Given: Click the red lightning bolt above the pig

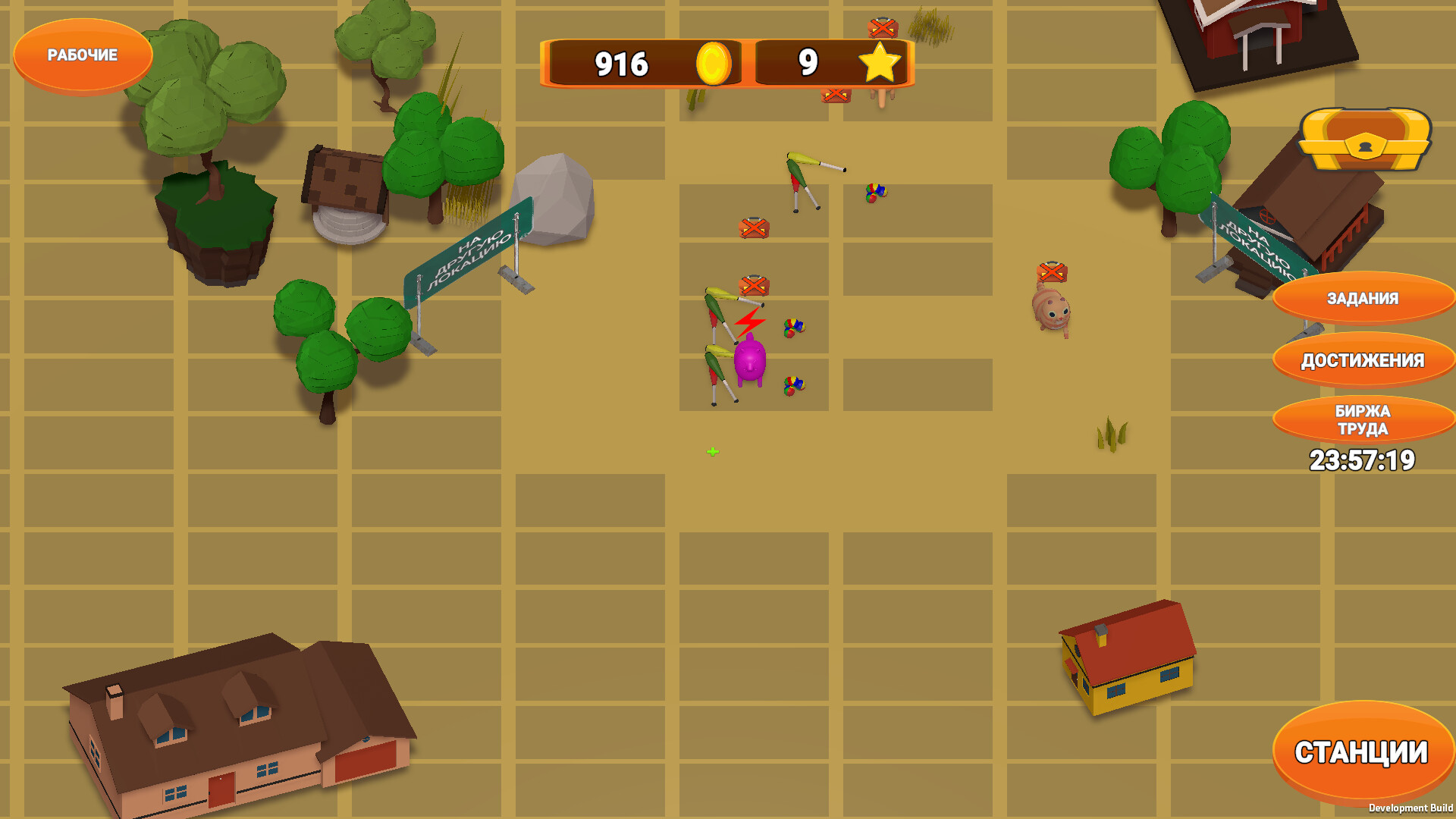Looking at the screenshot, I should click(x=749, y=323).
